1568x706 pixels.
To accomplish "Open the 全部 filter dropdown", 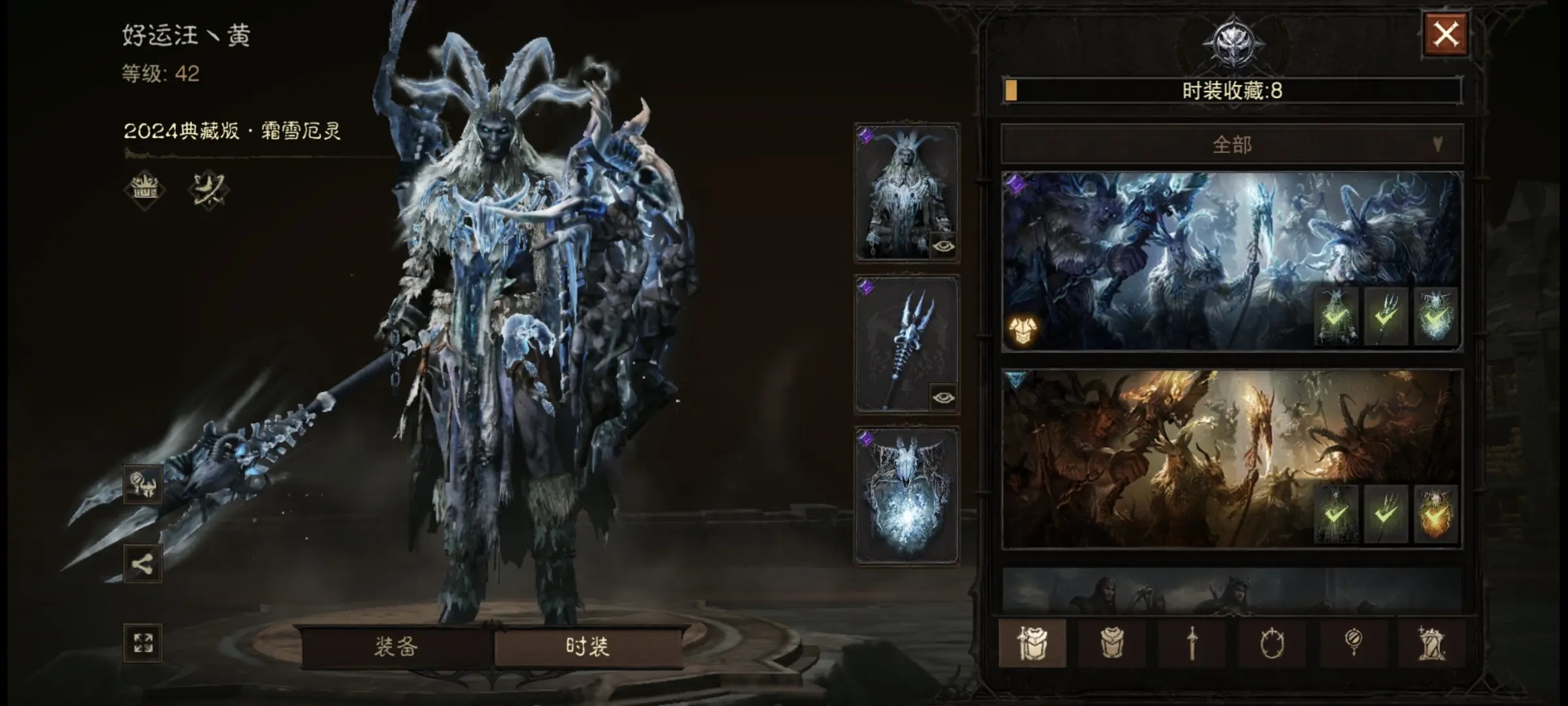I will coord(1232,144).
